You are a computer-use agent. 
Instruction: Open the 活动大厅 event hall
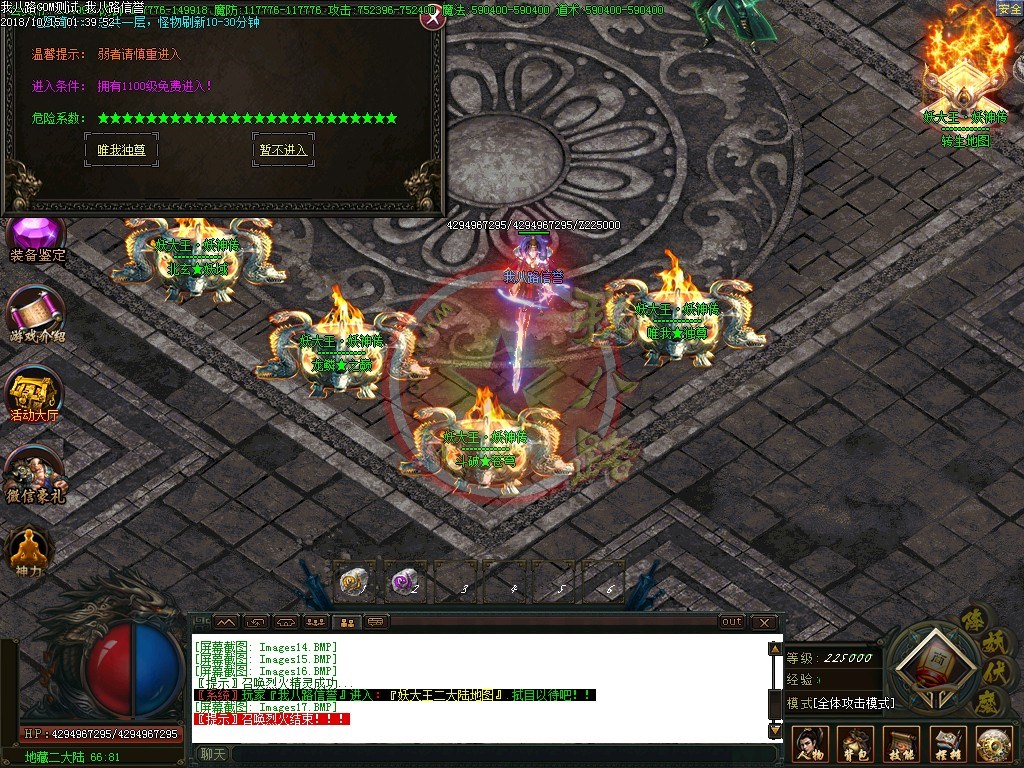click(x=35, y=393)
